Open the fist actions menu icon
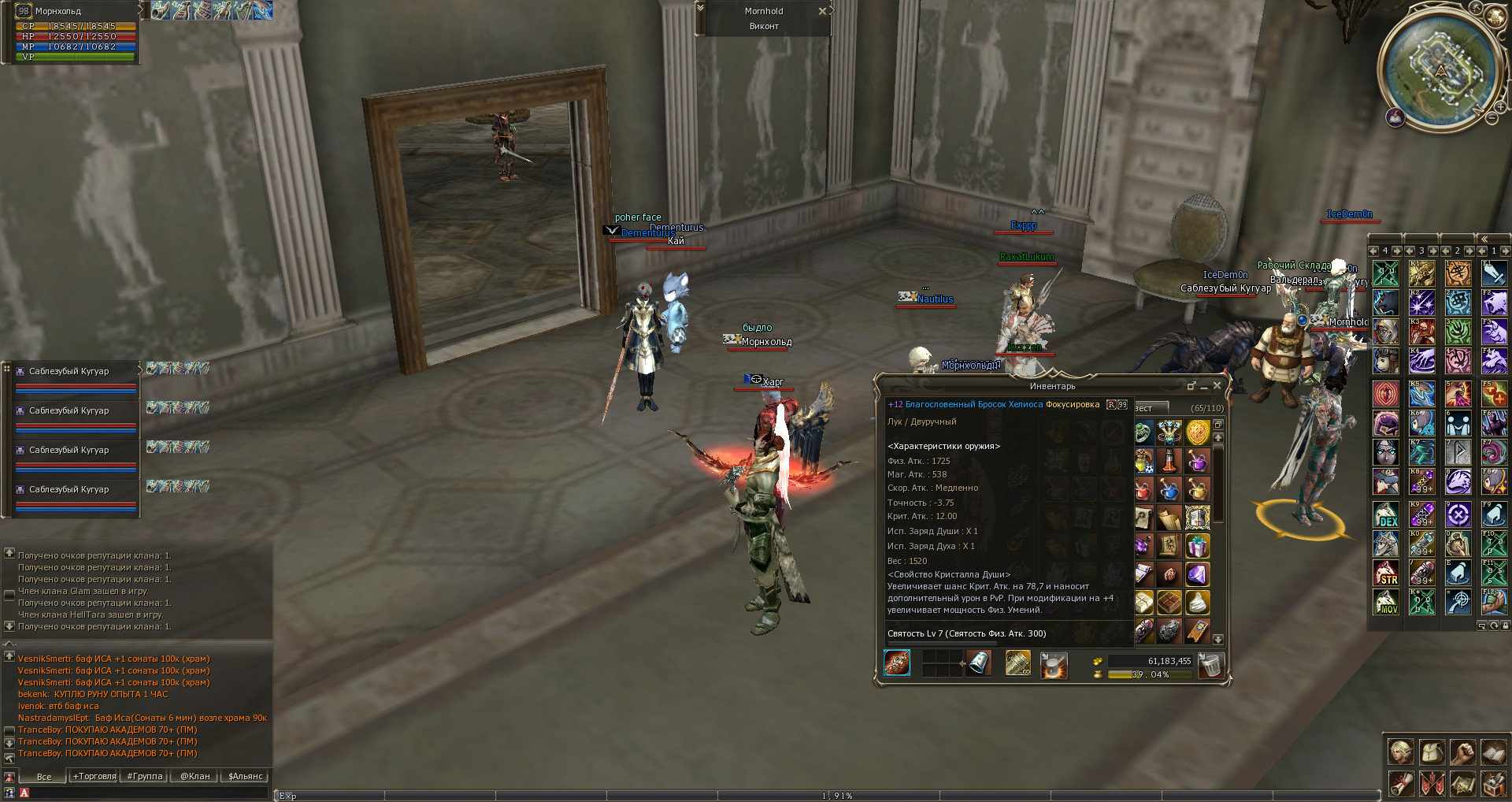 (1462, 752)
